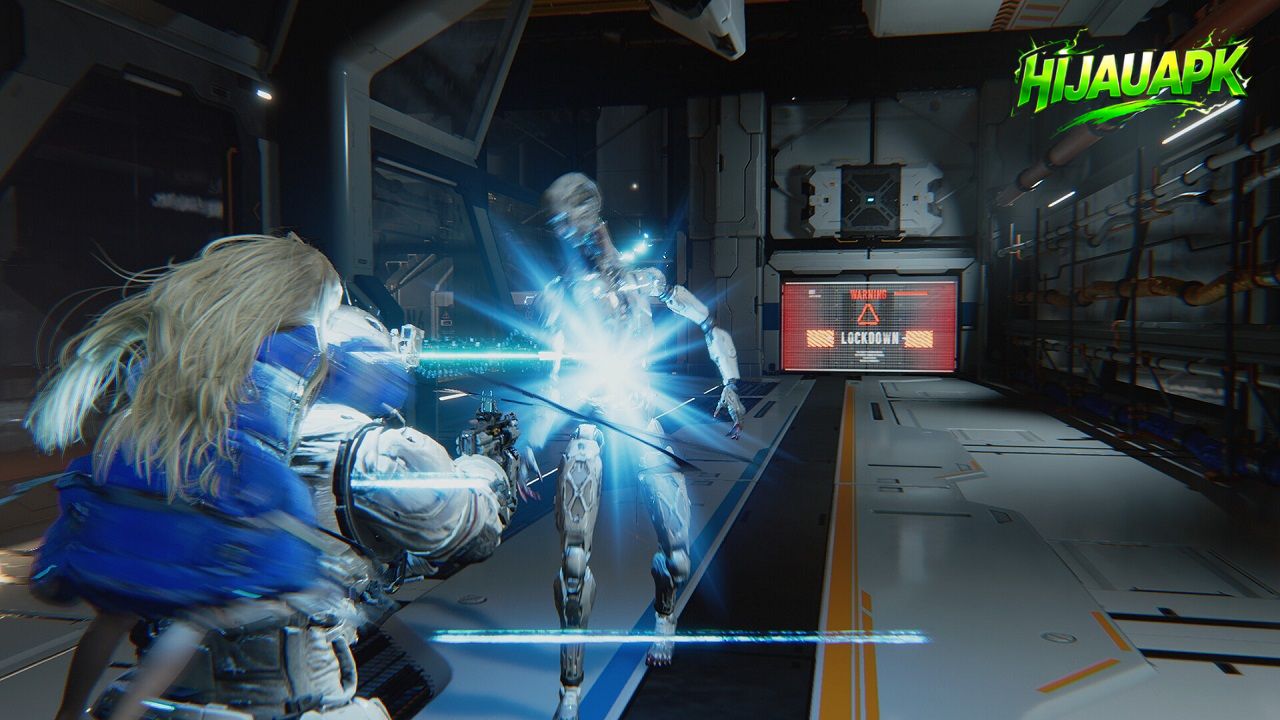This screenshot has height=720, width=1280.
Task: Click the HIJAUAPK logo watermark
Action: (1133, 78)
